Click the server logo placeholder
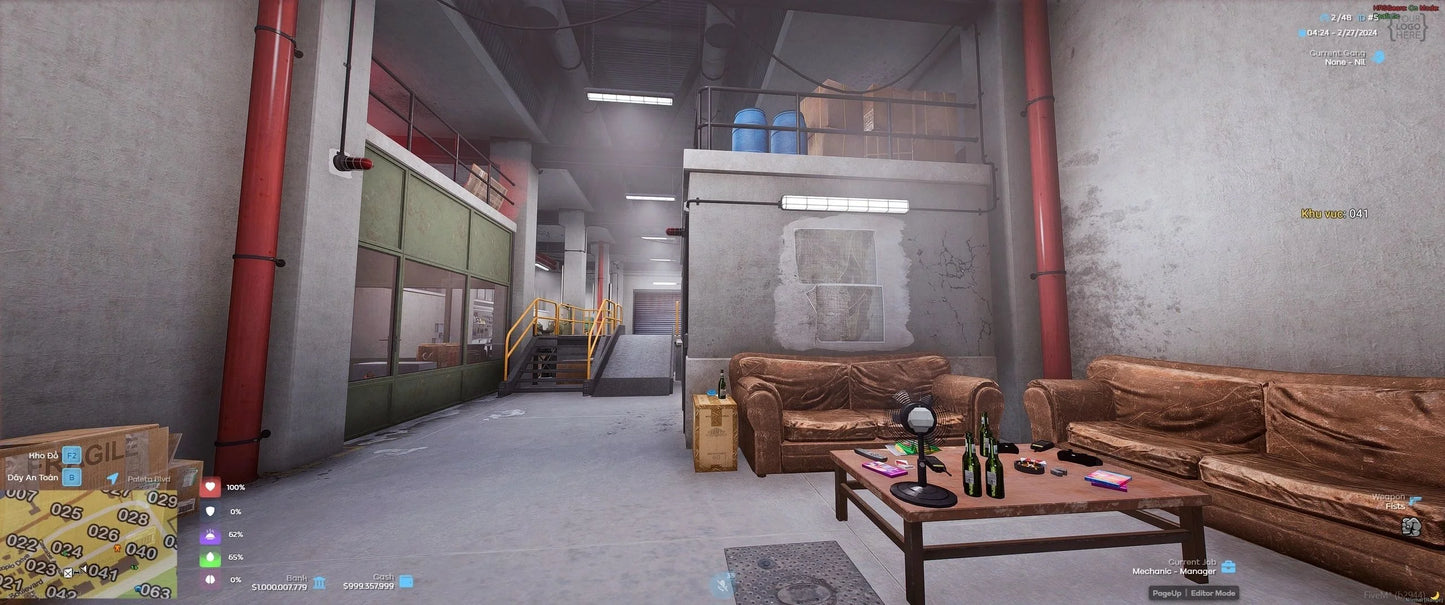Viewport: 1445px width, 605px height. point(1408,27)
